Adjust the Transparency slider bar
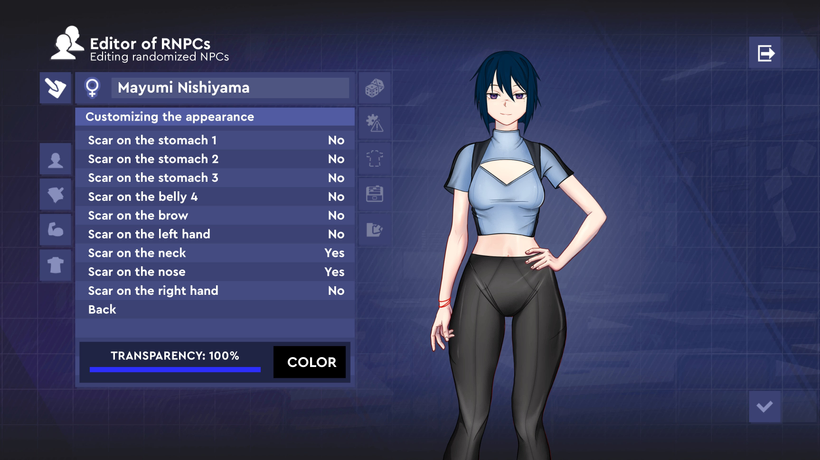This screenshot has height=460, width=820. pyautogui.click(x=175, y=369)
